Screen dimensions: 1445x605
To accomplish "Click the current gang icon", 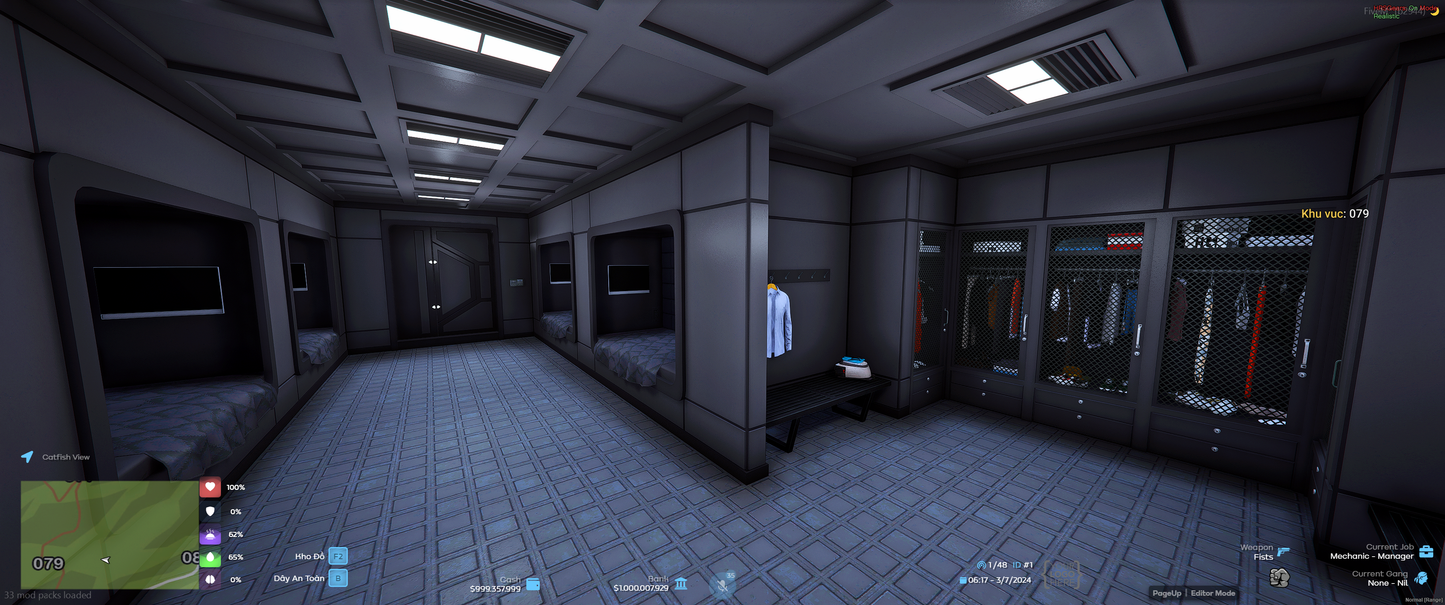I will pos(1421,578).
